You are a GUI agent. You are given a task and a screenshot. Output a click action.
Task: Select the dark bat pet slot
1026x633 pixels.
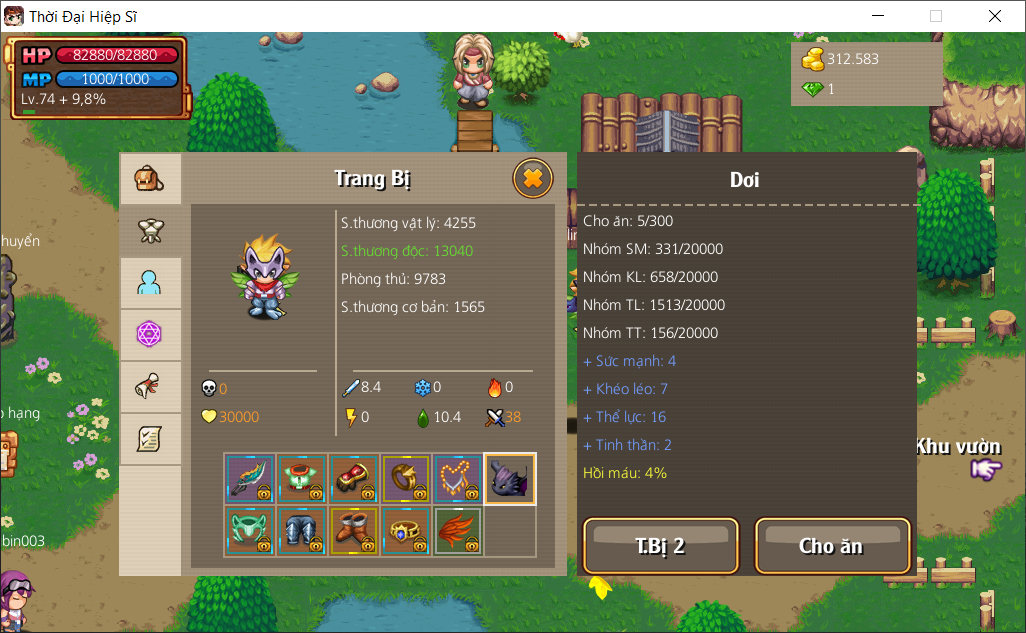coord(510,479)
